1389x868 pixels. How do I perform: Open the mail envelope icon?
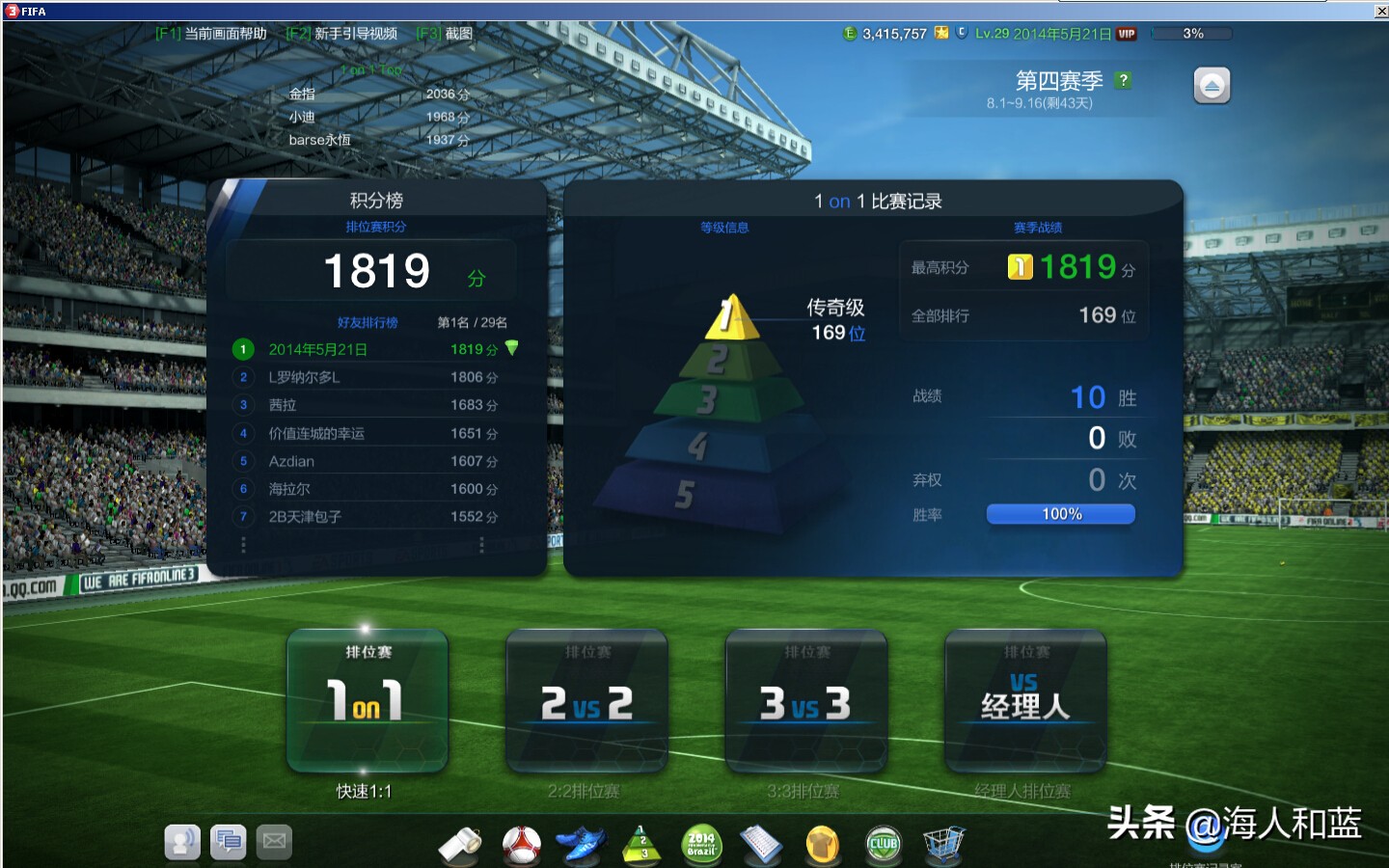[x=274, y=841]
